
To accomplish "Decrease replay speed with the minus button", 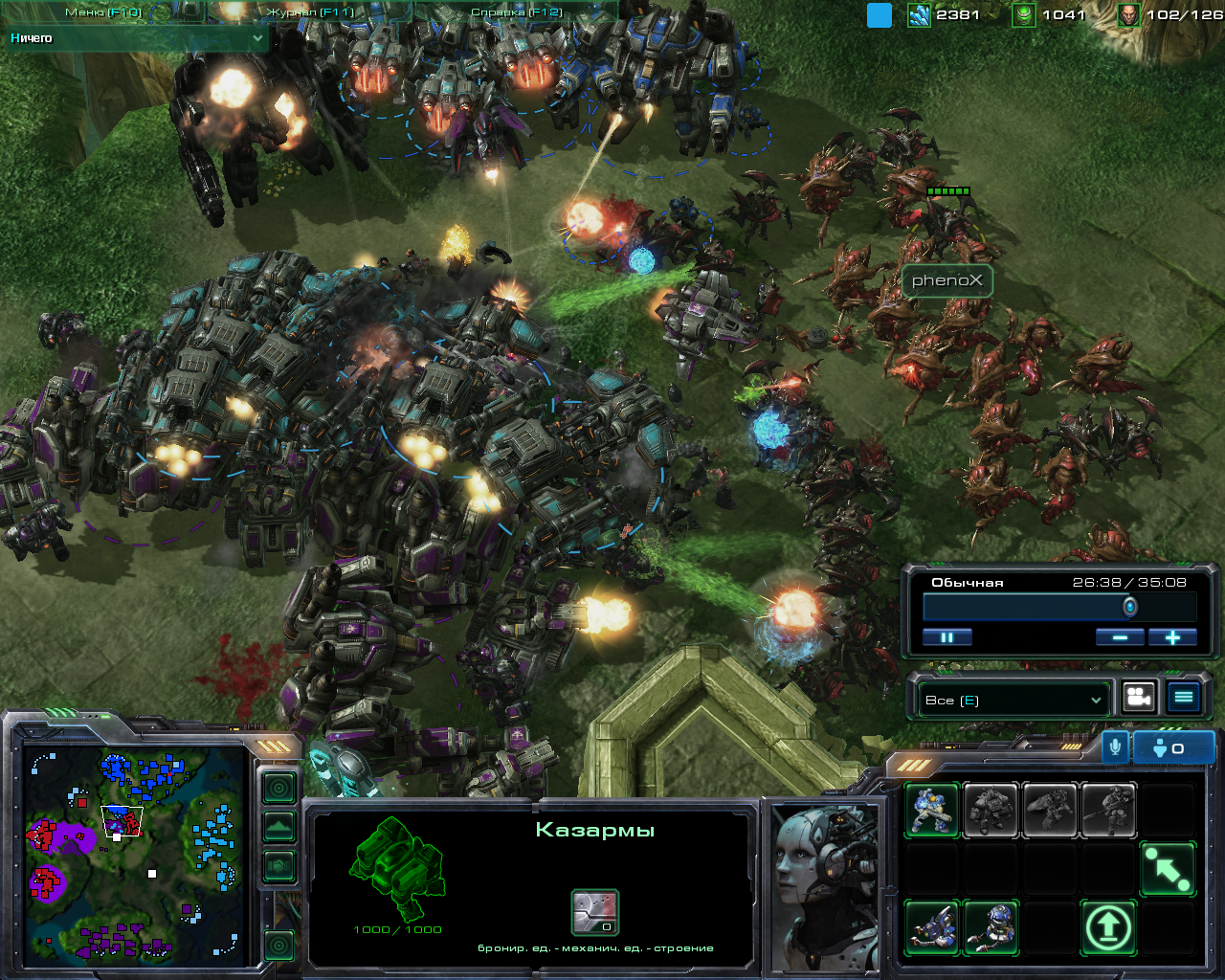I will [x=1119, y=637].
